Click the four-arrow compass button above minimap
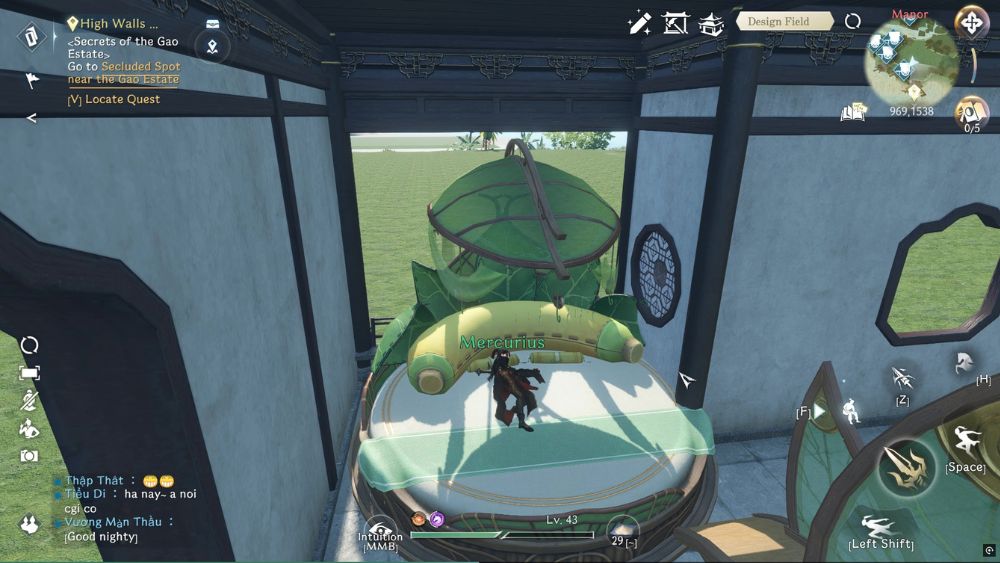Screen dimensions: 1000x563 970,23
